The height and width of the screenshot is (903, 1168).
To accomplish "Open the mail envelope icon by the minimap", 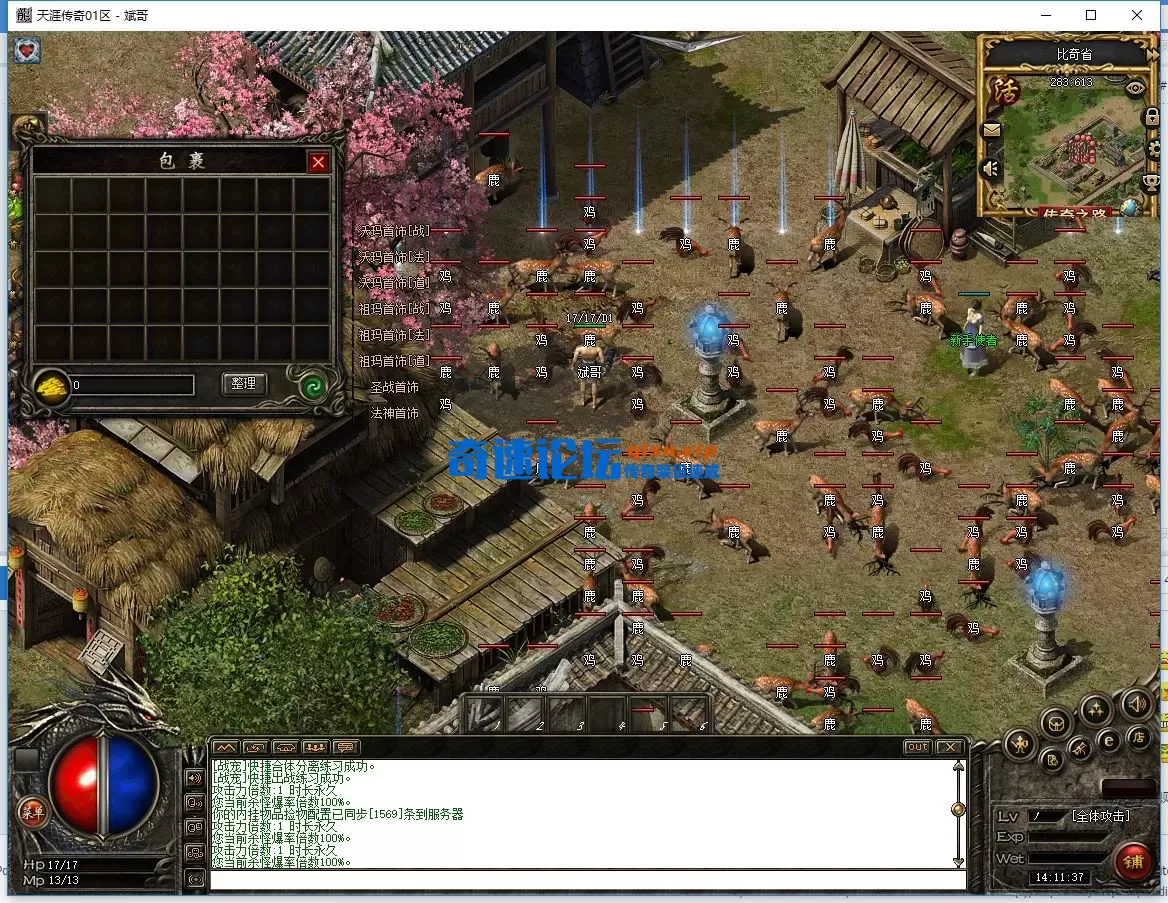I will pyautogui.click(x=991, y=129).
